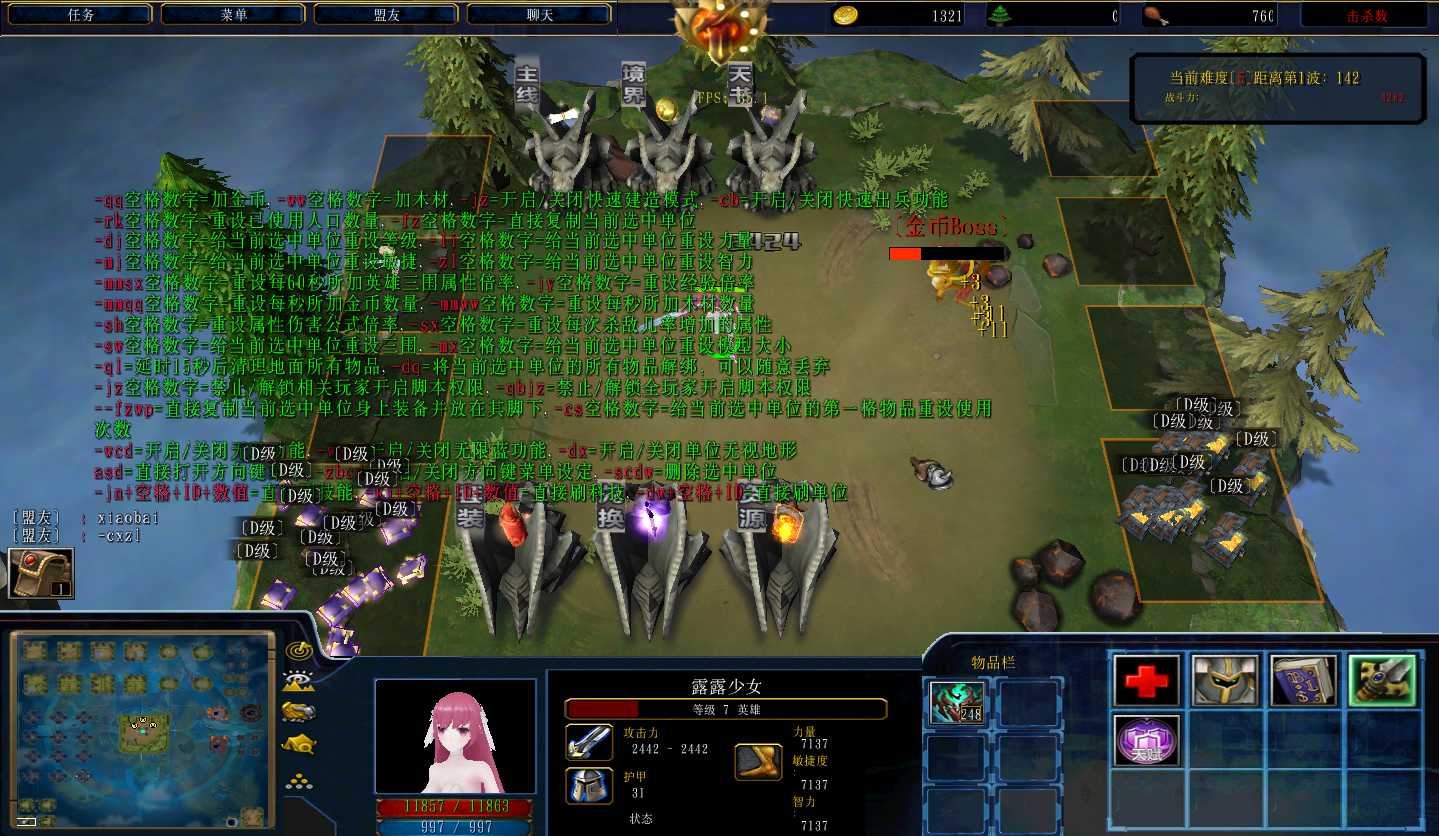
Task: Toggle the minimap terrain display button
Action: (298, 681)
